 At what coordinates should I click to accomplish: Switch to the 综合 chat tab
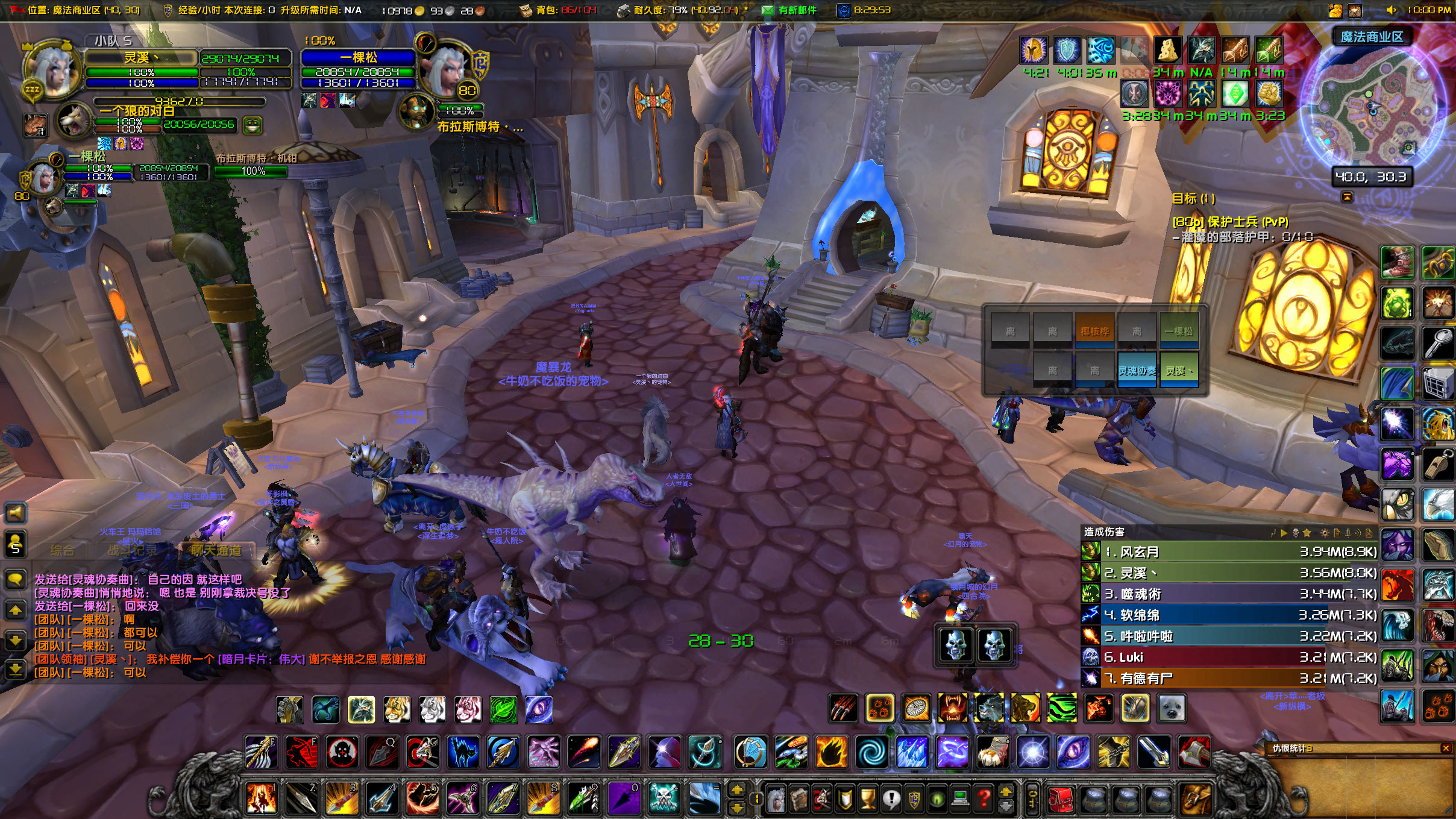click(63, 551)
